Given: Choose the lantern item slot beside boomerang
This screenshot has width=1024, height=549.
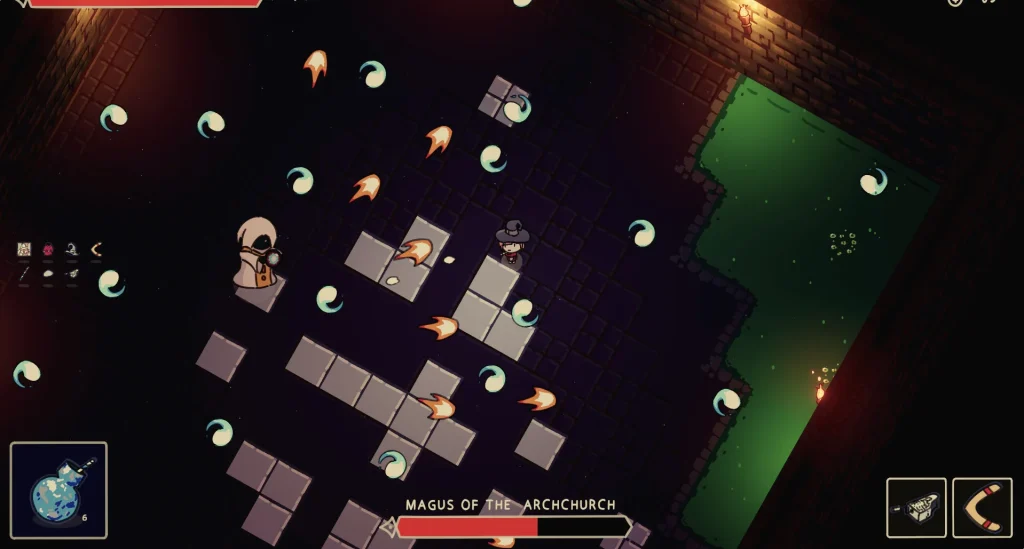Looking at the screenshot, I should point(916,508).
